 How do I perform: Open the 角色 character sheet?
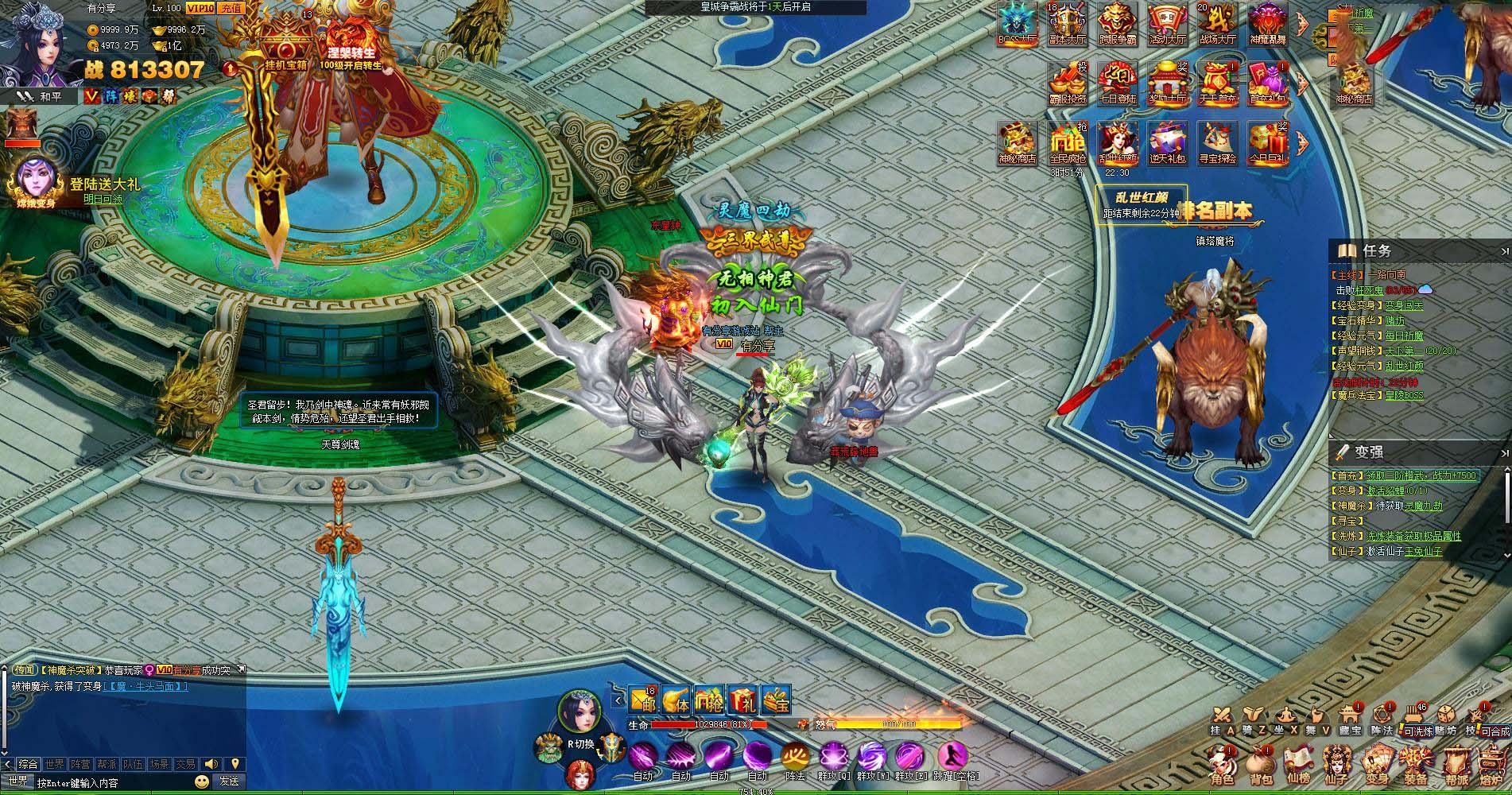coord(1222,766)
